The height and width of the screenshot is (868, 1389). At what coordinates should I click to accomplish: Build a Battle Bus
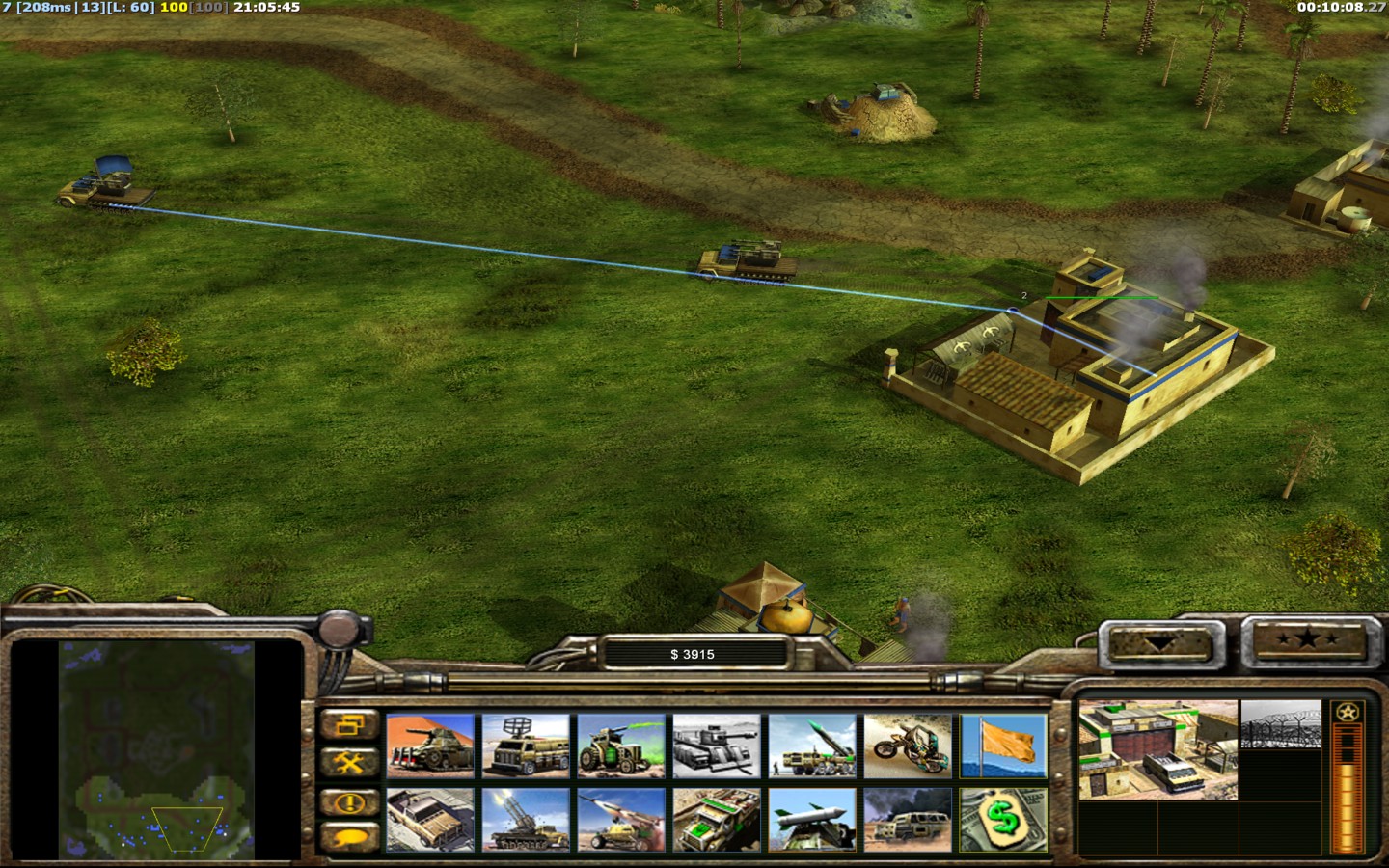coord(908,820)
